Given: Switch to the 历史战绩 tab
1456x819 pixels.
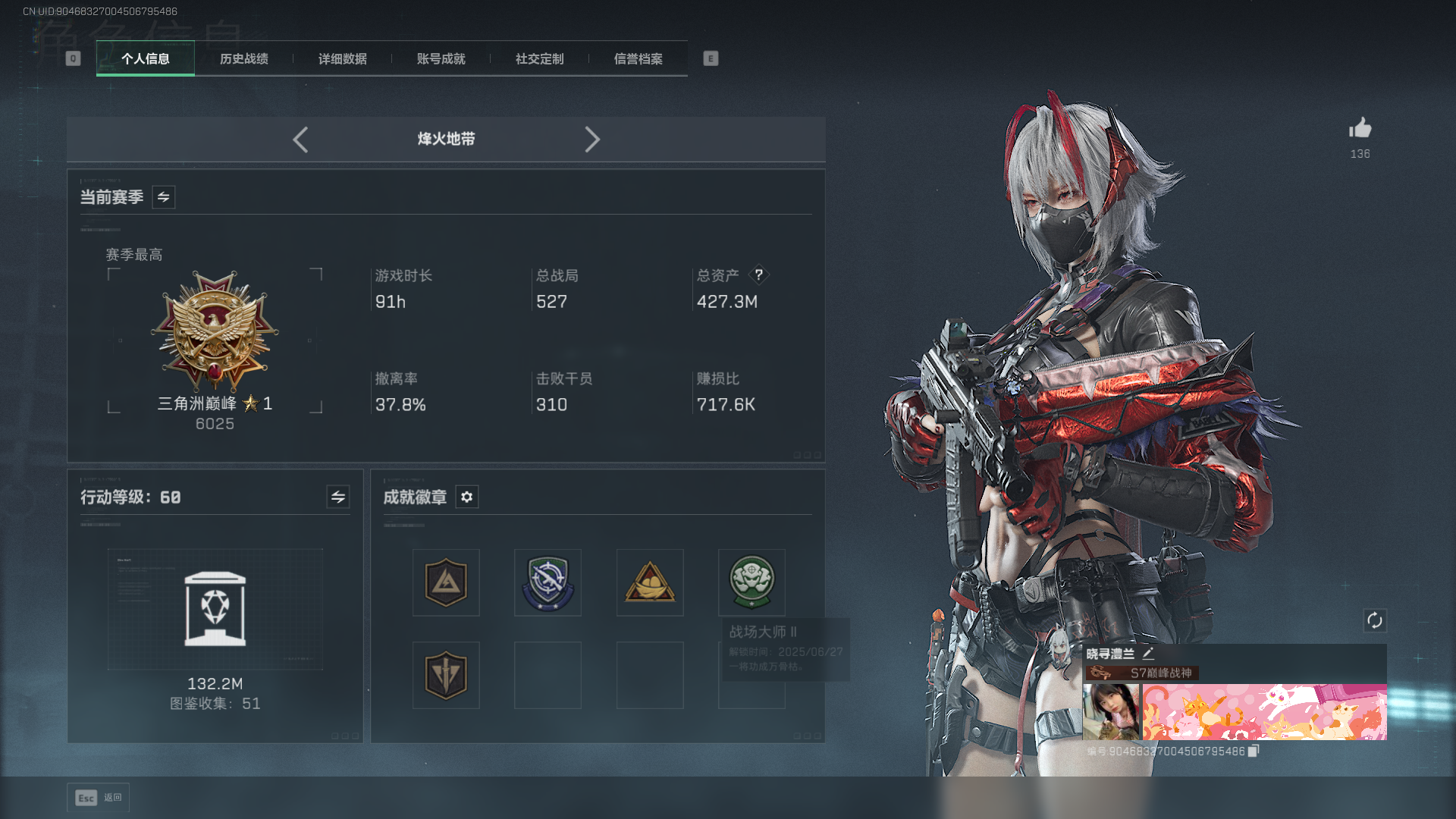Looking at the screenshot, I should point(243,59).
